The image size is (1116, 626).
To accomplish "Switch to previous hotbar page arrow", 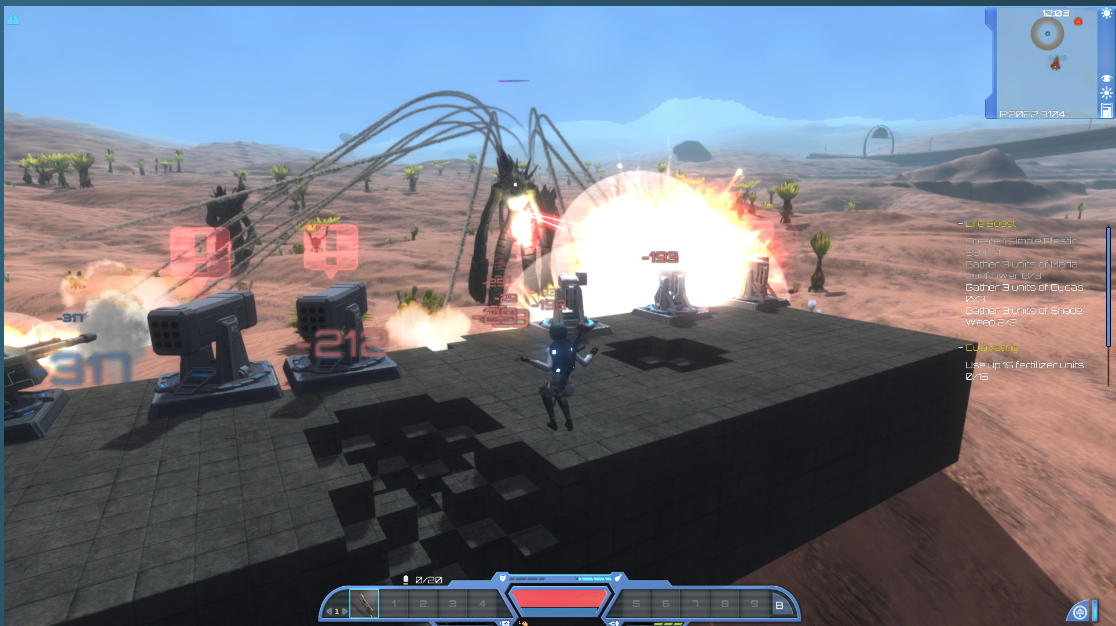I will pyautogui.click(x=329, y=612).
